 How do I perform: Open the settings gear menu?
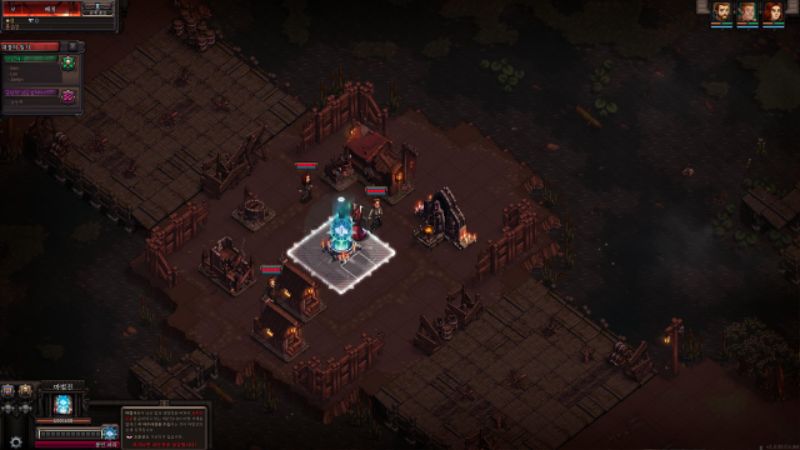tap(15, 440)
